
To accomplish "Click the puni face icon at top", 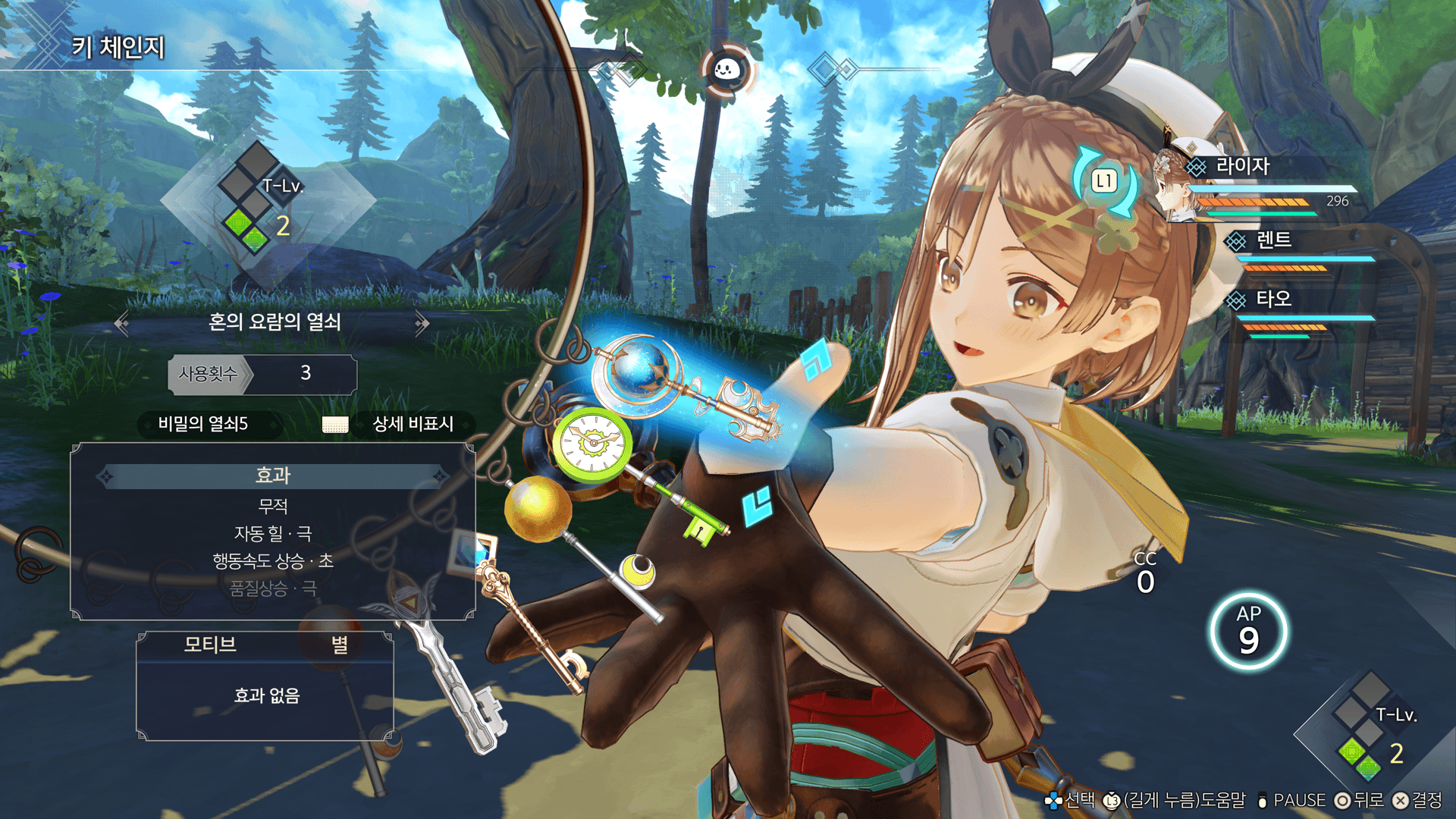I will coord(726,71).
